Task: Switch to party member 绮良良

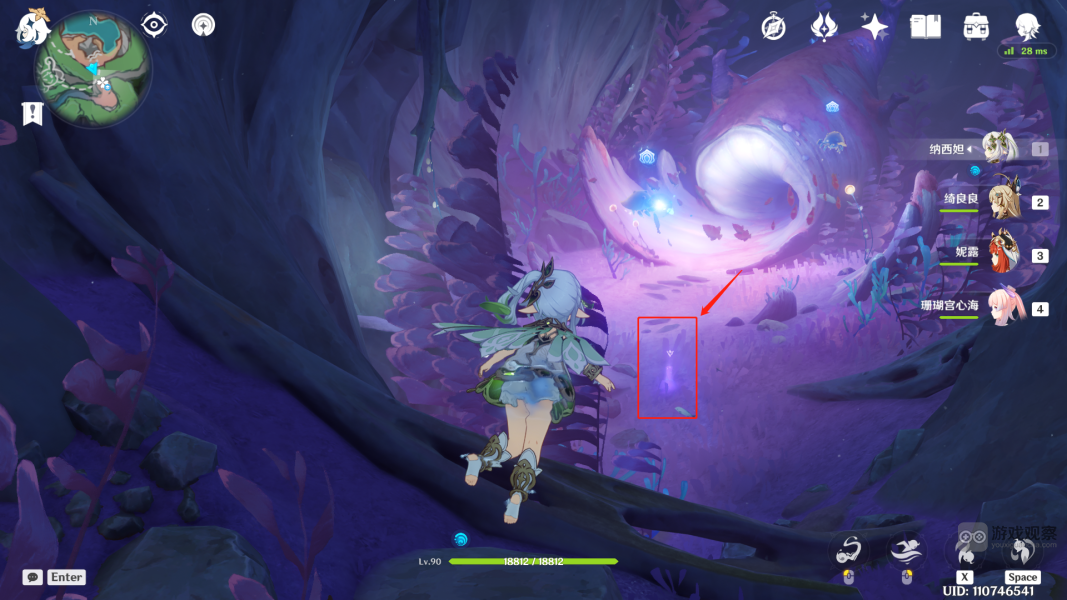Action: pyautogui.click(x=1001, y=201)
